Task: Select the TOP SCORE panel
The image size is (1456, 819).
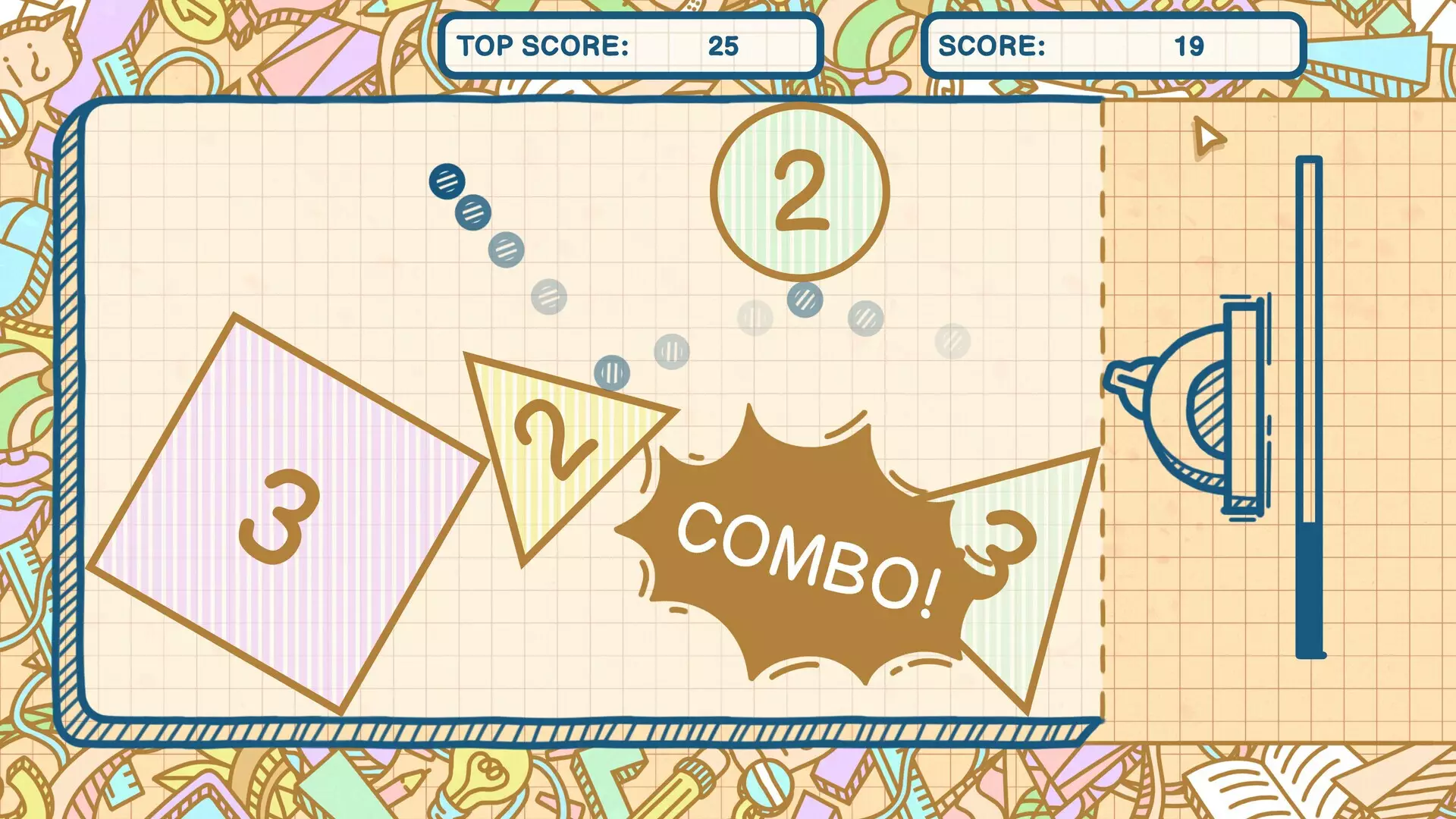Action: (633, 45)
